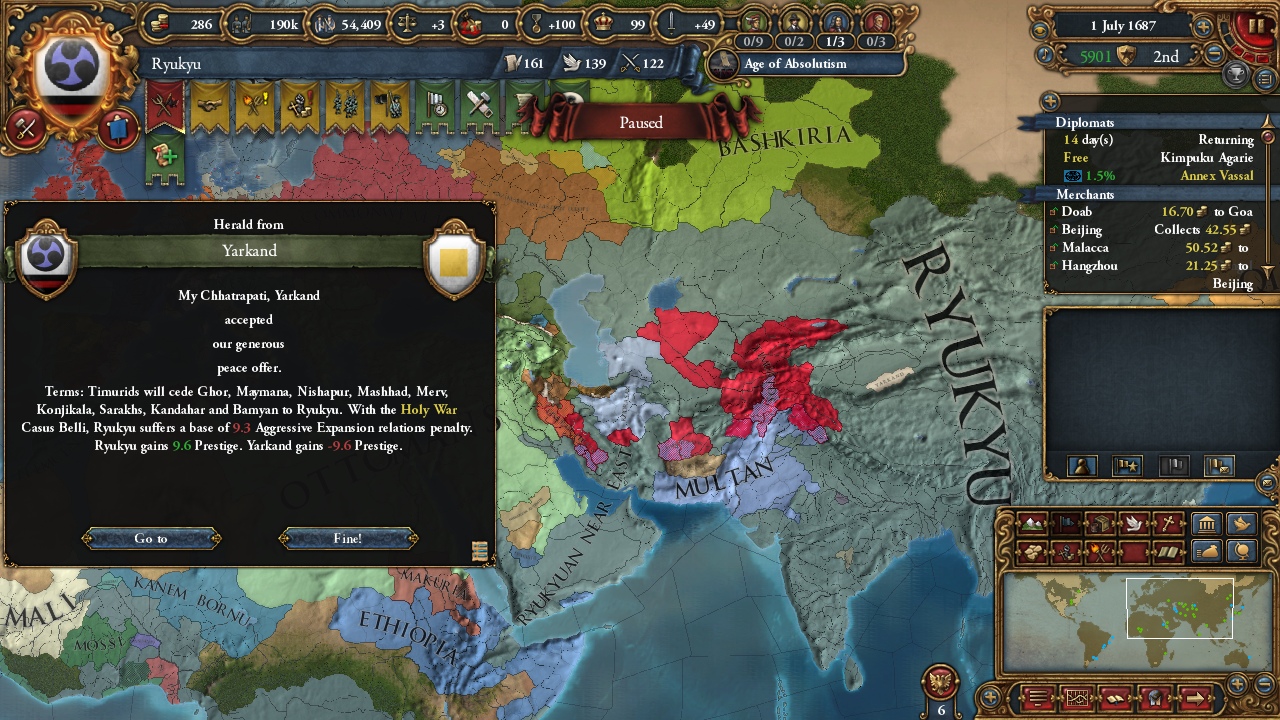Click the yellow handshake alert banner
Viewport: 1280px width, 720px height.
(x=210, y=104)
